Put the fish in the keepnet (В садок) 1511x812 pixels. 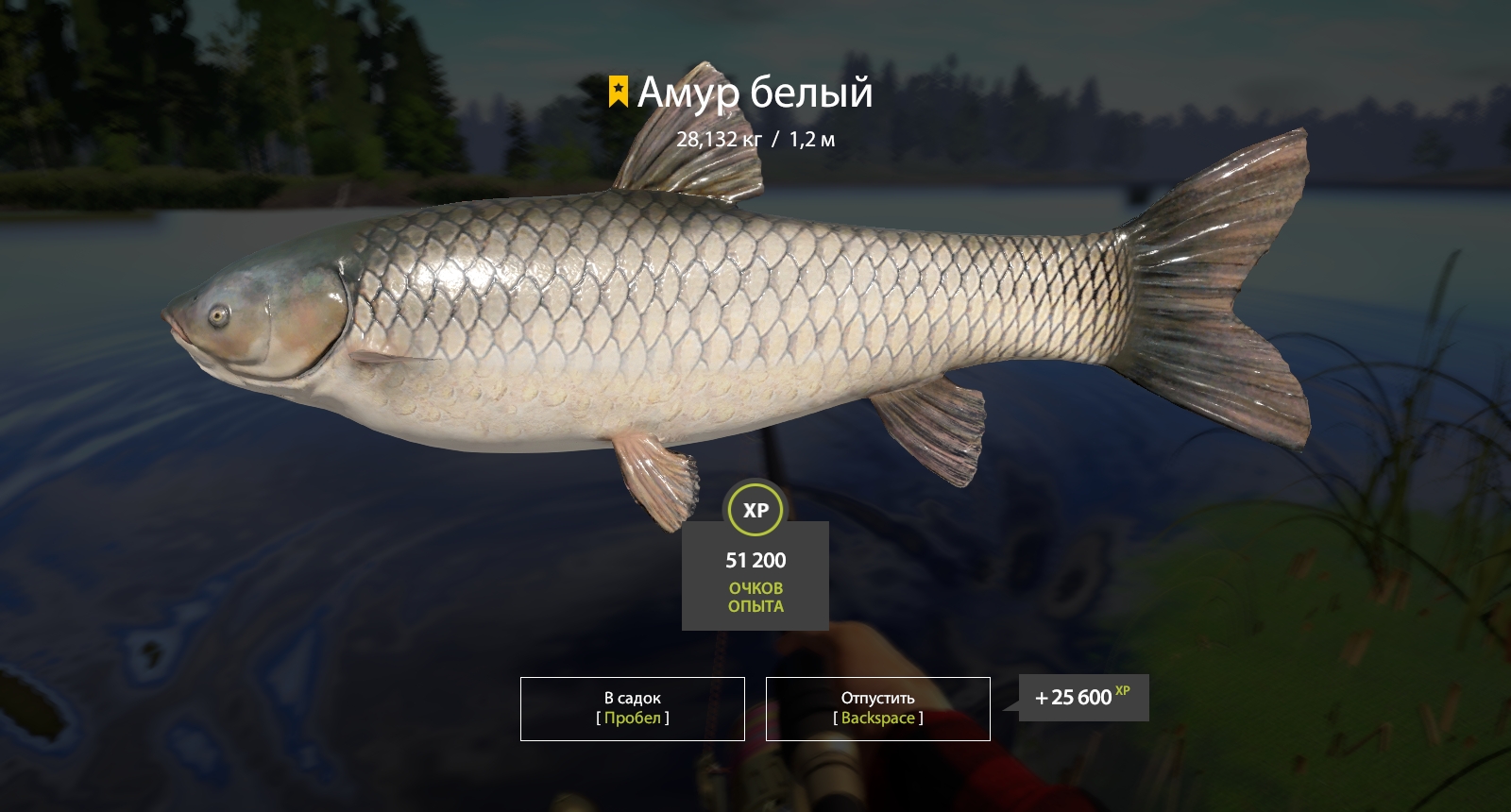632,708
